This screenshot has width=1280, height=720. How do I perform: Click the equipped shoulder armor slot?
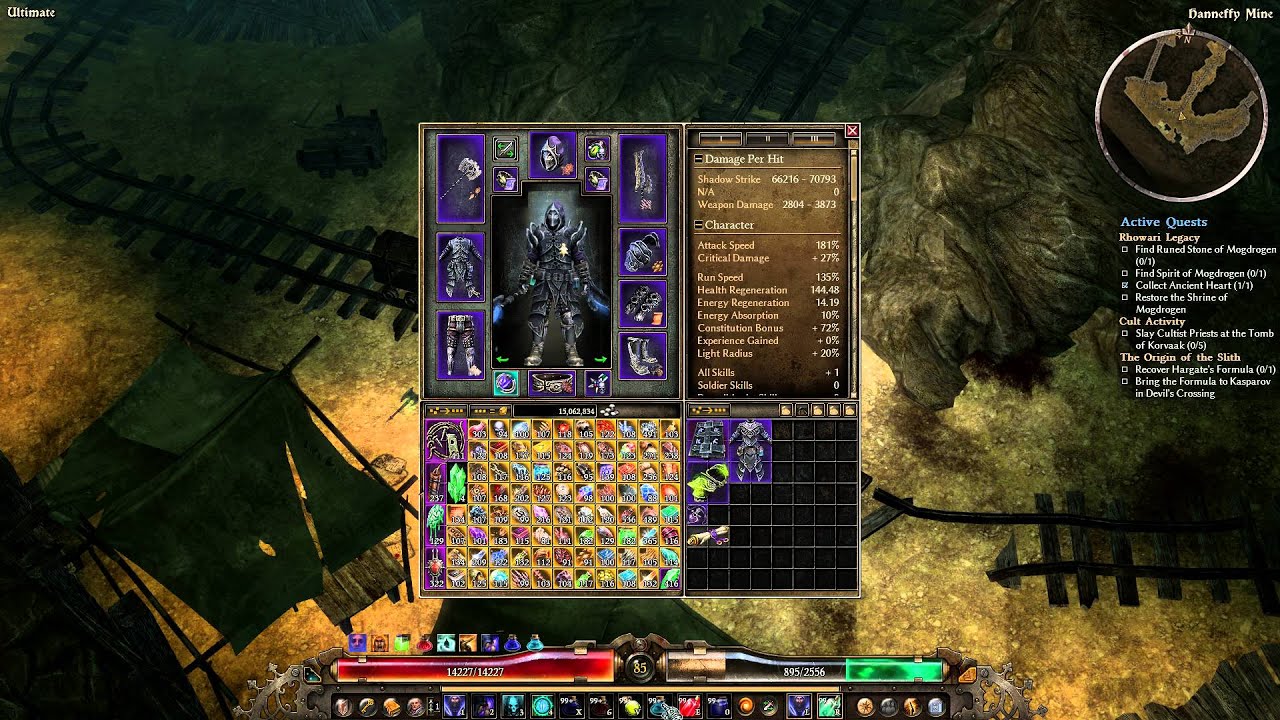click(642, 252)
